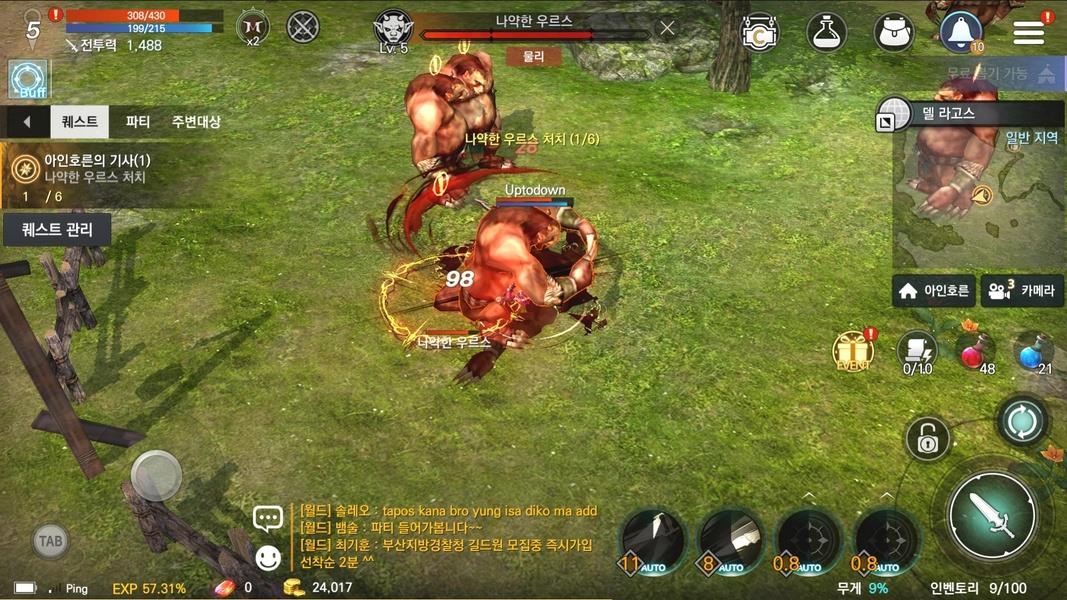Switch to the 파티 tab
The height and width of the screenshot is (600, 1067).
coord(138,122)
